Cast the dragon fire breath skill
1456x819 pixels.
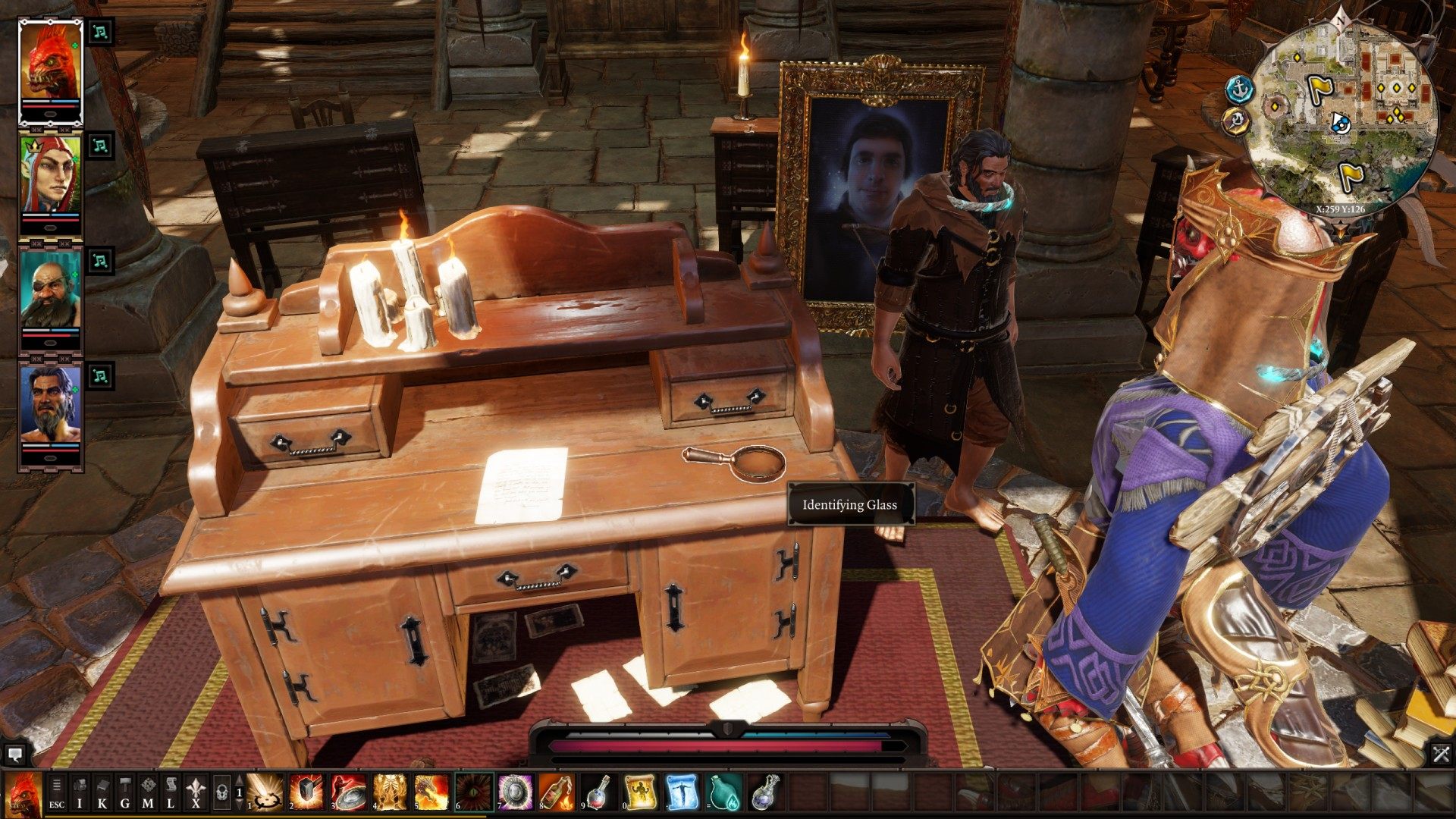point(431,792)
